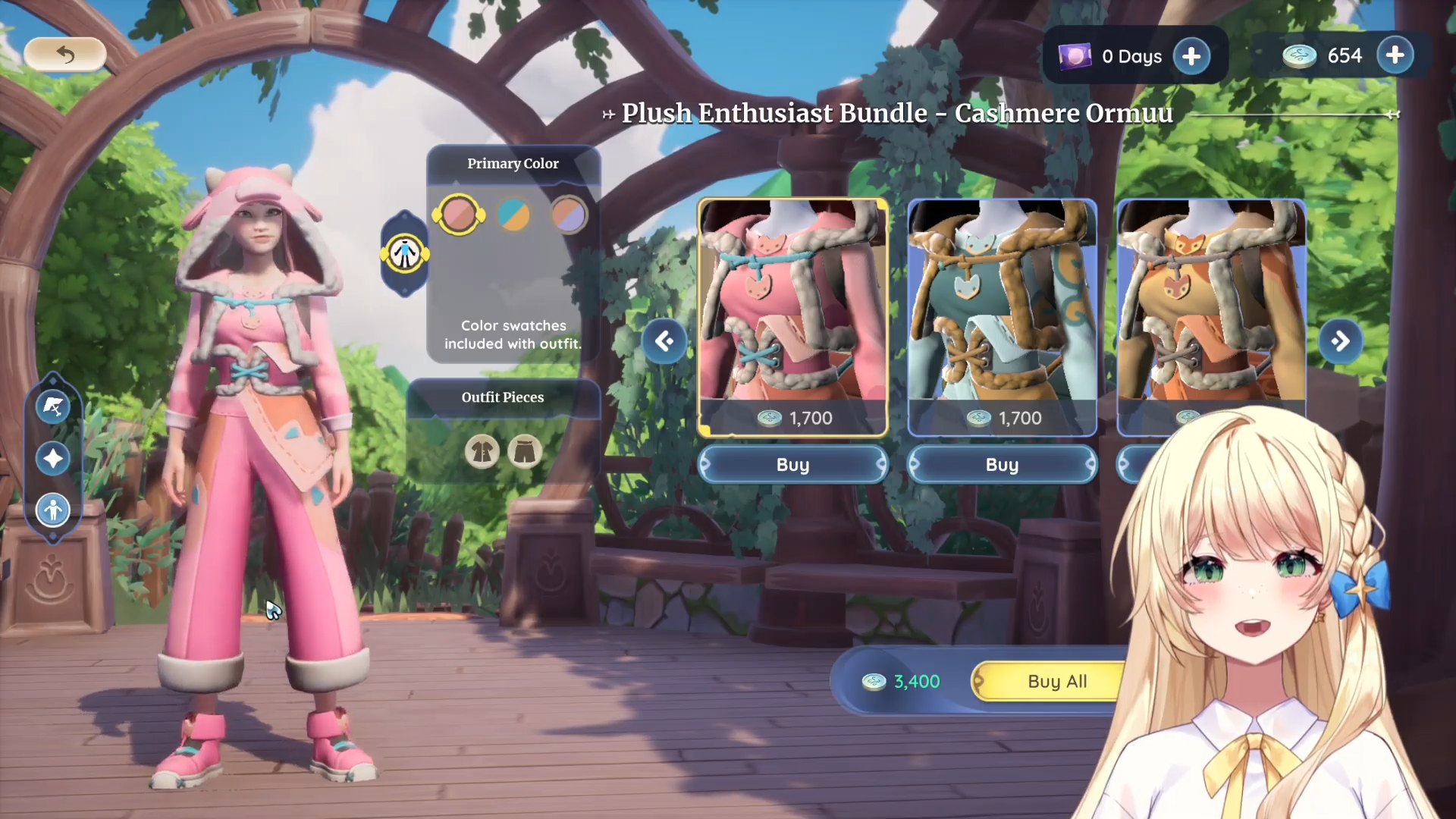Buy the teal outfit for 1,700
This screenshot has width=1456, height=819.
click(1002, 465)
